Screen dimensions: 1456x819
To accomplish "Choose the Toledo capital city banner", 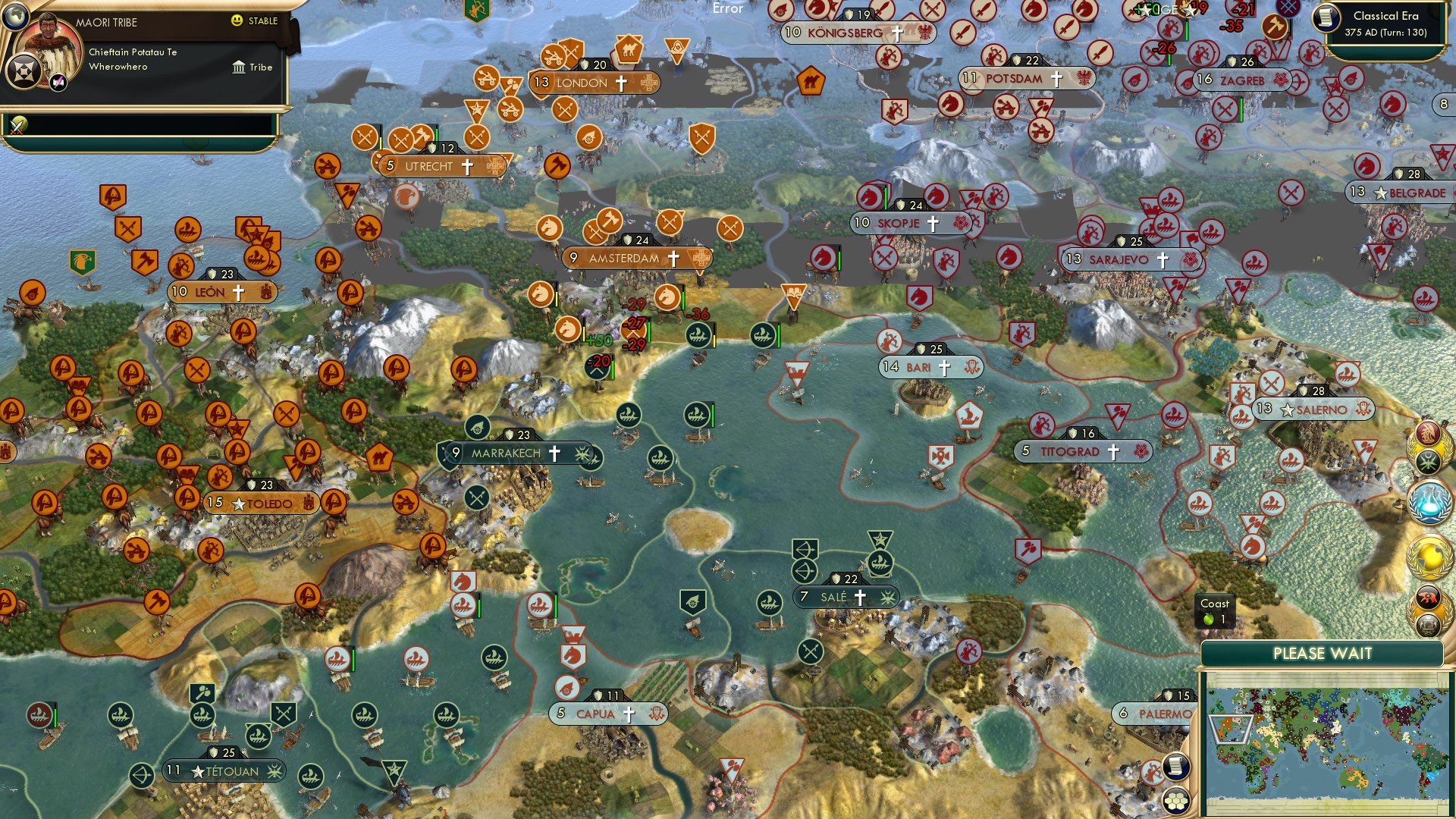I will tap(262, 504).
